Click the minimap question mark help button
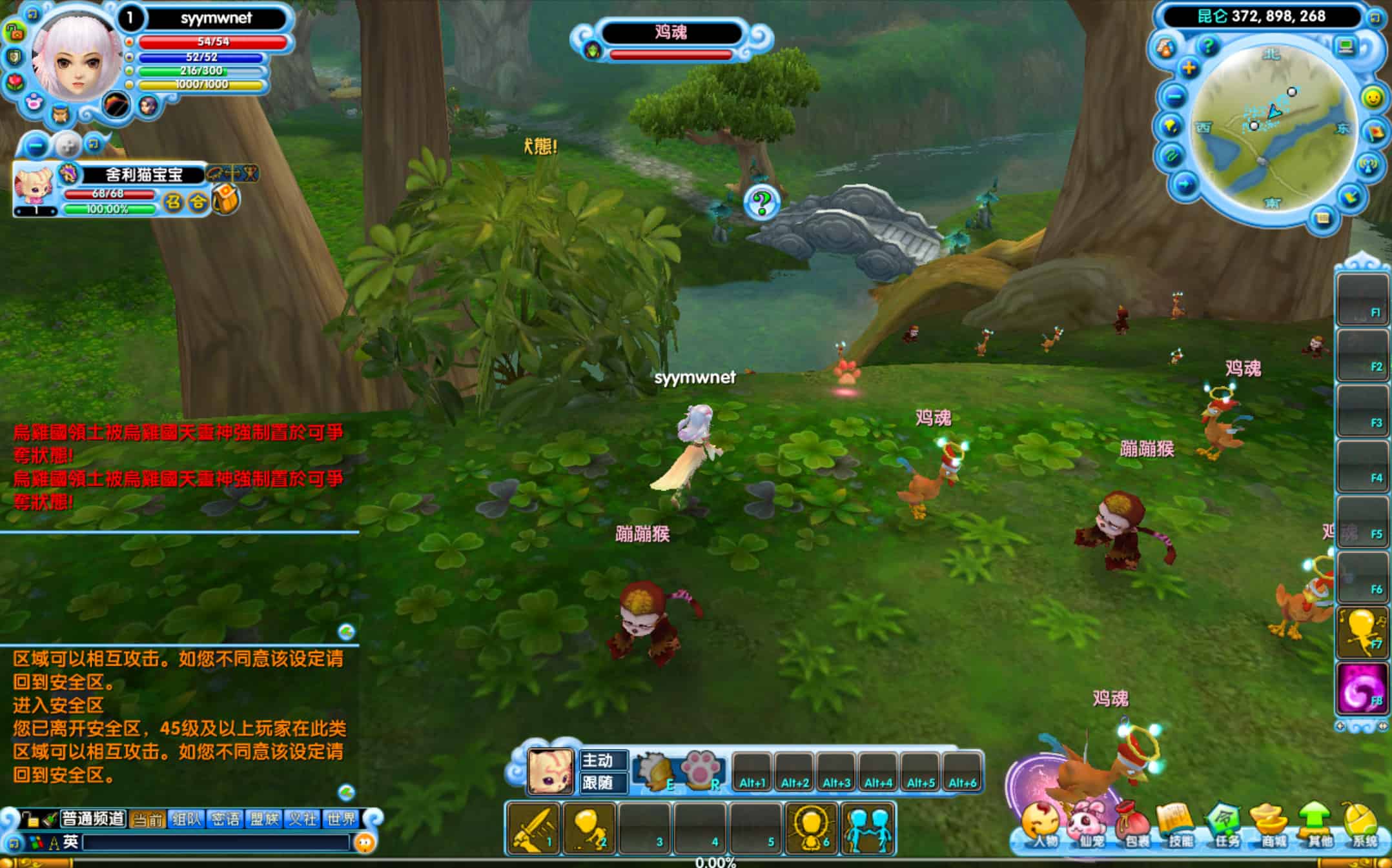 (x=1207, y=46)
